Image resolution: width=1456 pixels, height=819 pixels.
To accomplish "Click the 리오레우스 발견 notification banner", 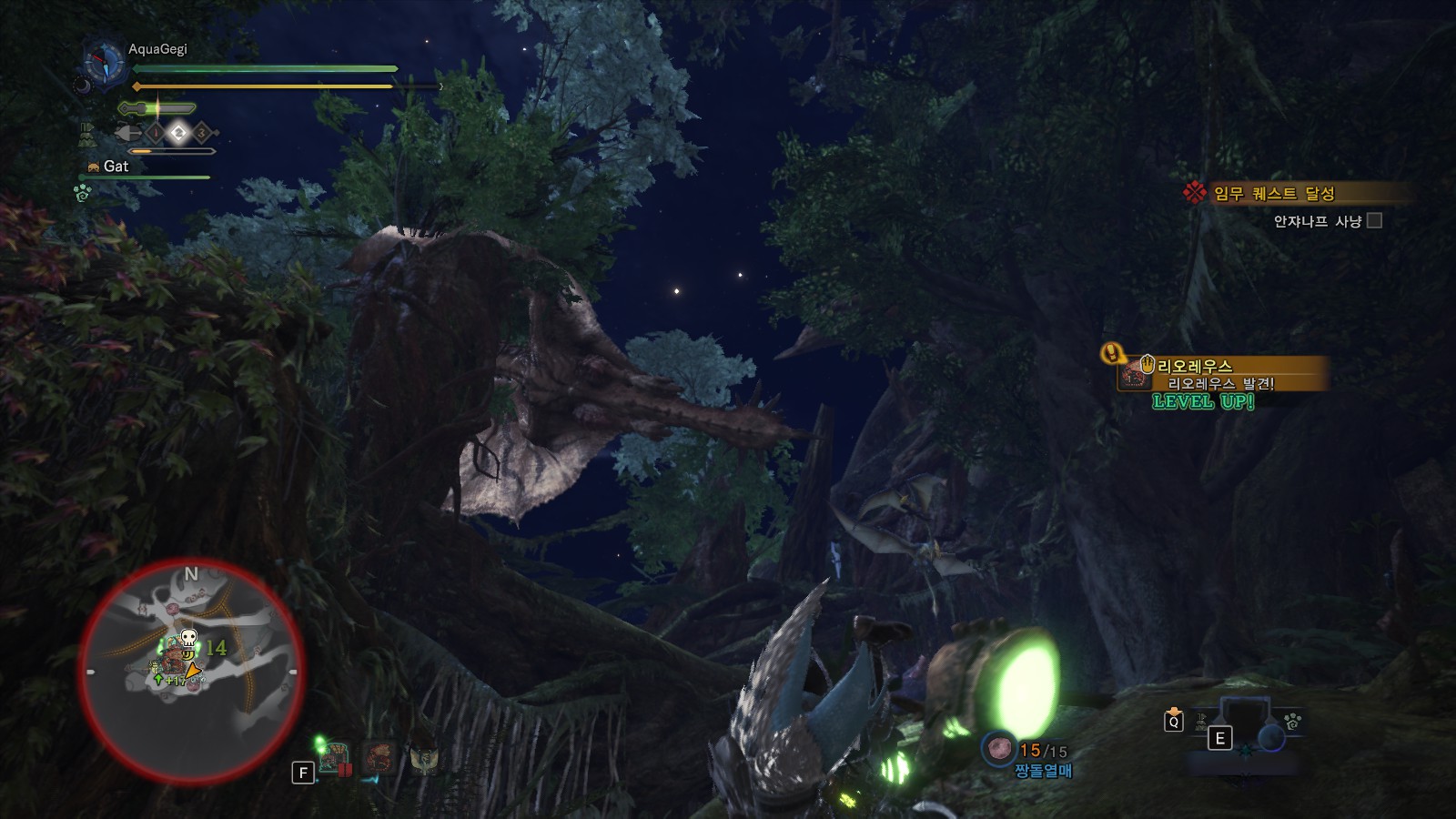I will point(1219,374).
